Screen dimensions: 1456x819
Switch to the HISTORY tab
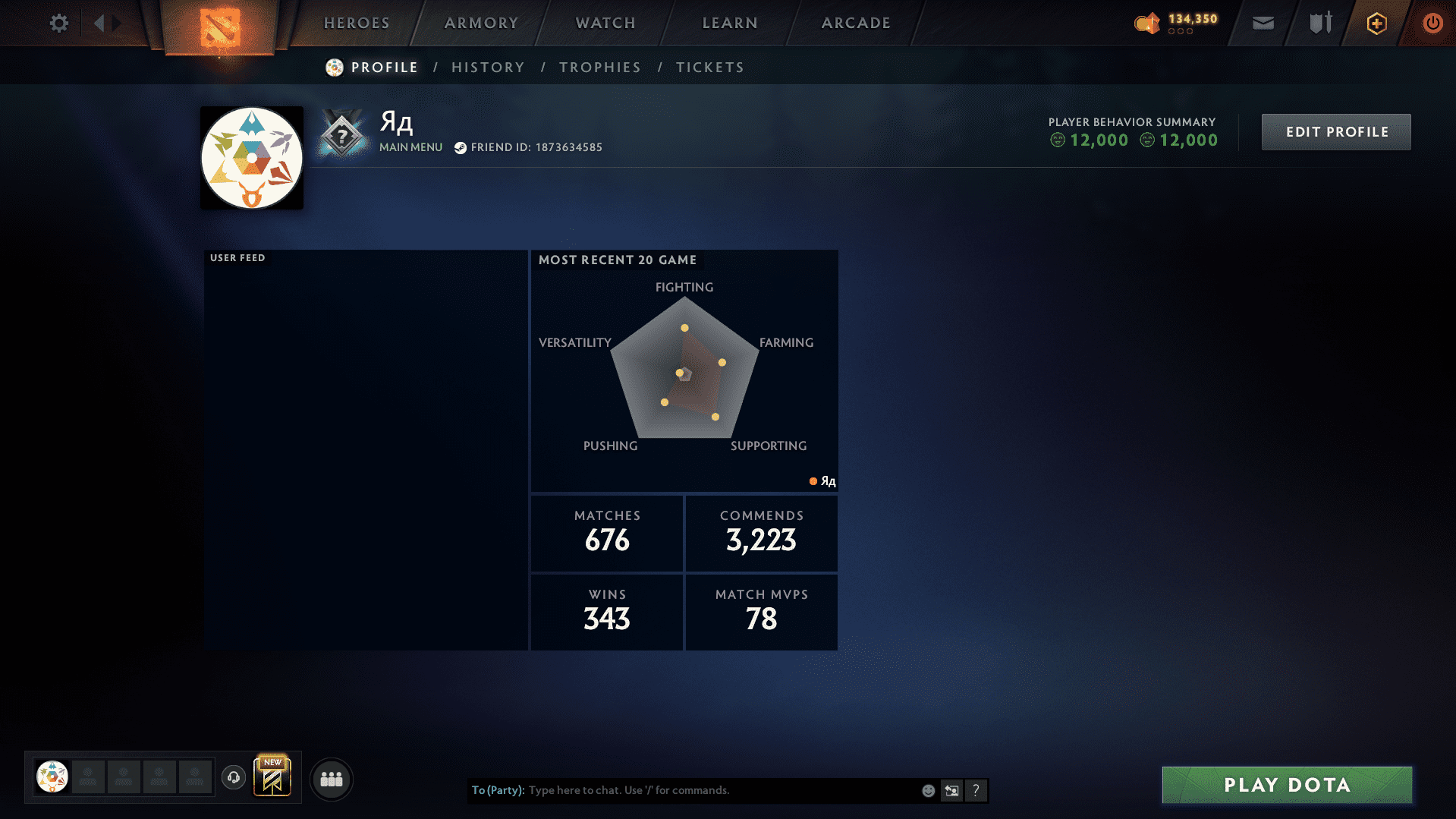[x=488, y=68]
